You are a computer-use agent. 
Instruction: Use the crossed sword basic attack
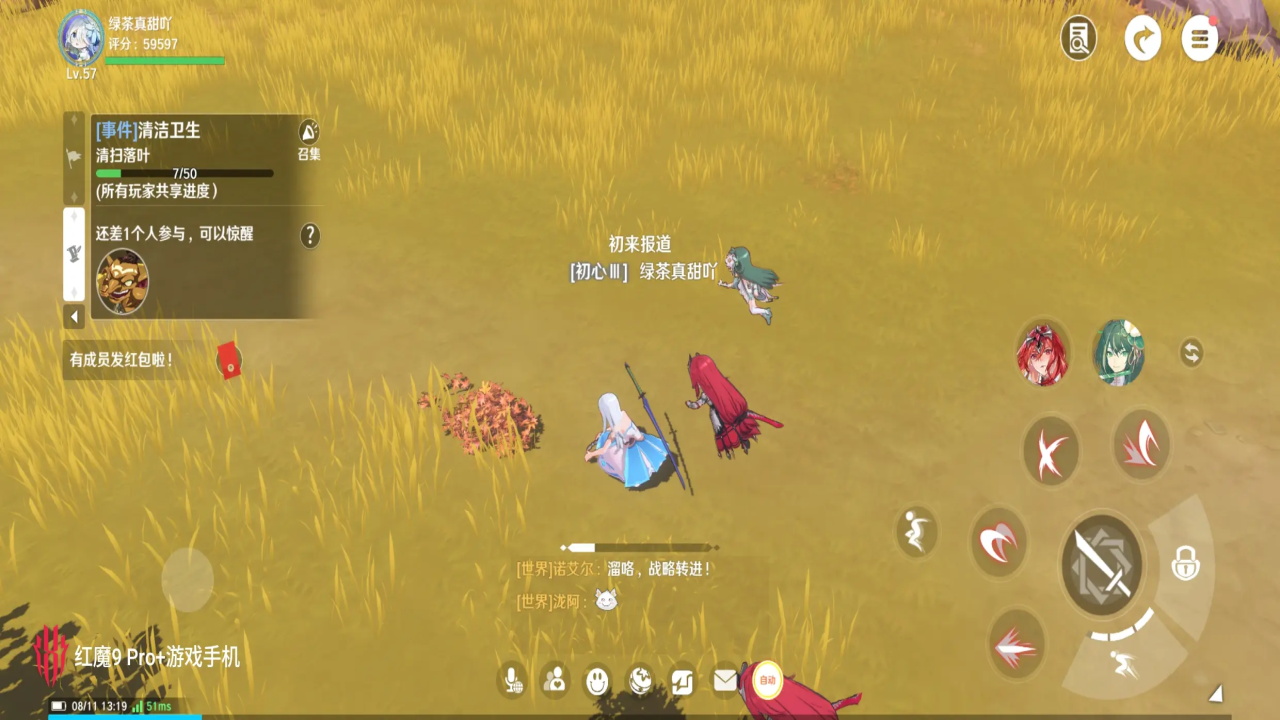(1101, 565)
